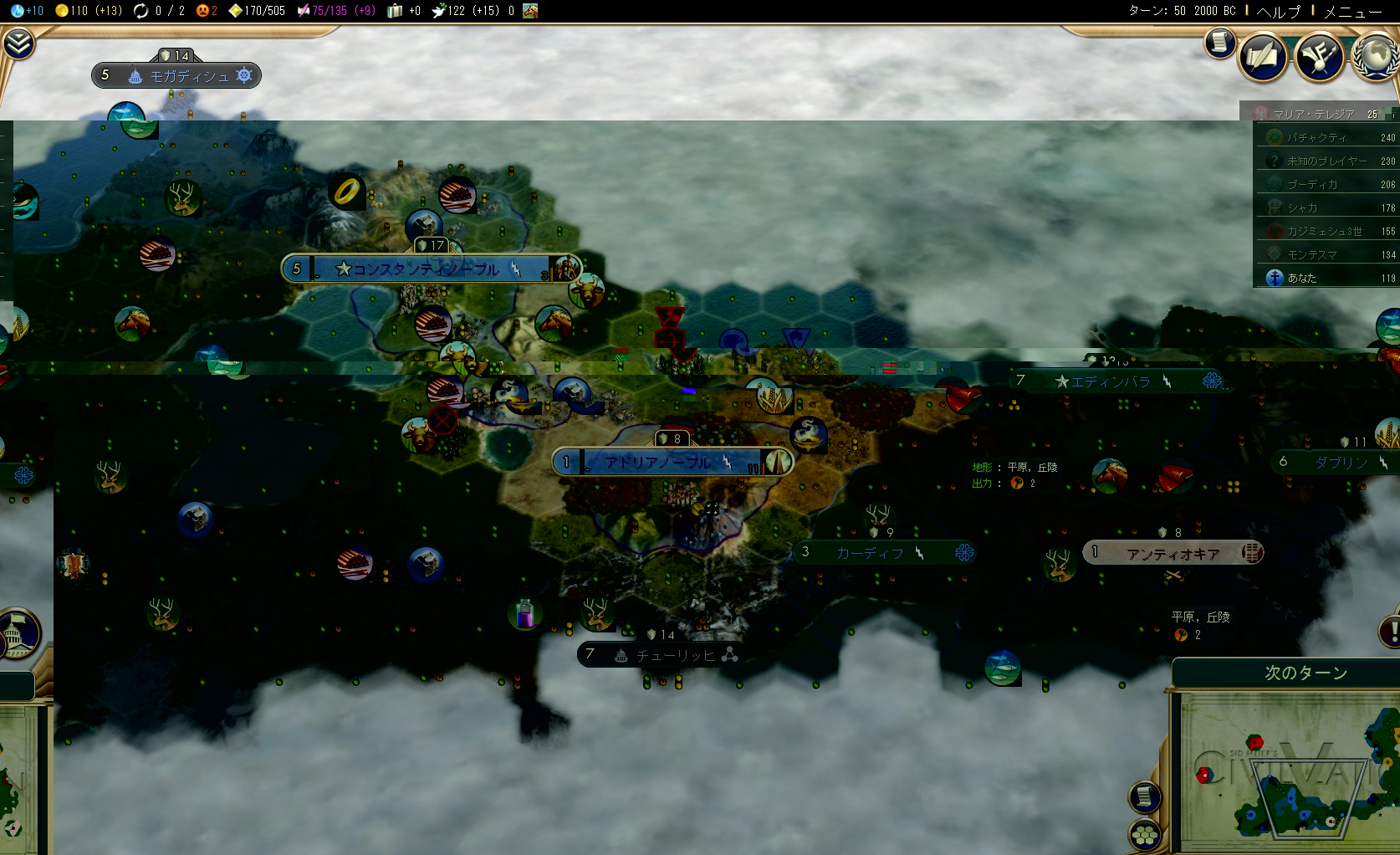The height and width of the screenshot is (855, 1400).
Task: End turn with the 次のターン button
Action: (1305, 673)
